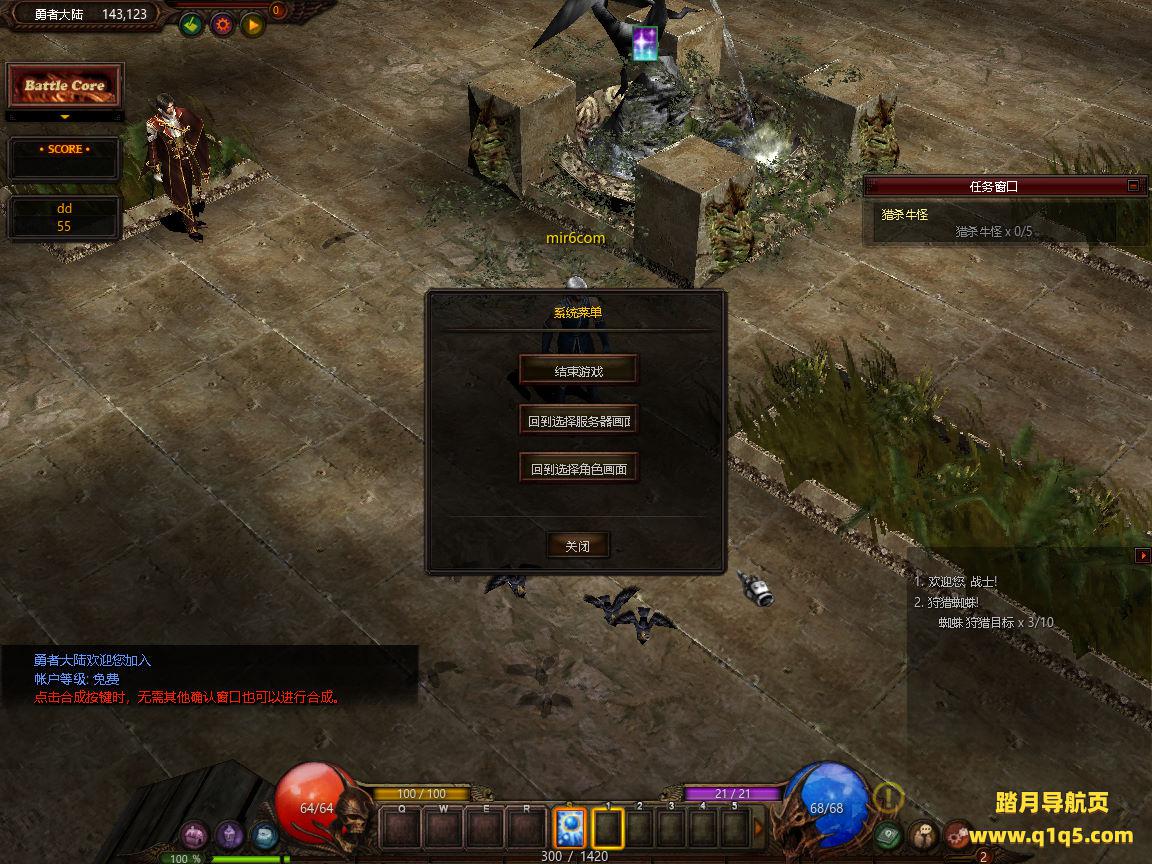
Task: Click the green question-mark help icon
Action: pyautogui.click(x=889, y=833)
